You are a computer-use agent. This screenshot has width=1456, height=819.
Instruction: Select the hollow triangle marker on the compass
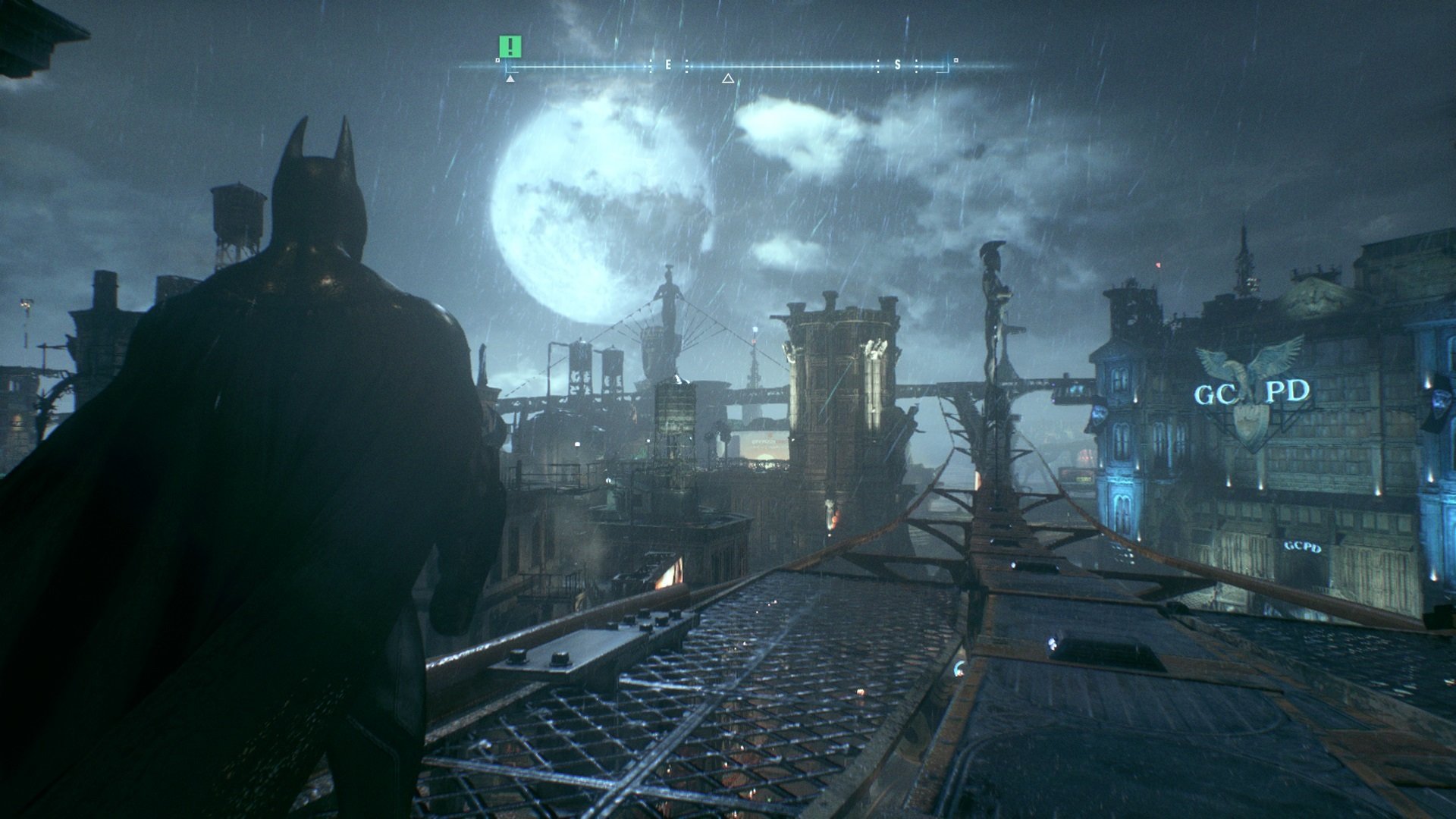(x=728, y=78)
